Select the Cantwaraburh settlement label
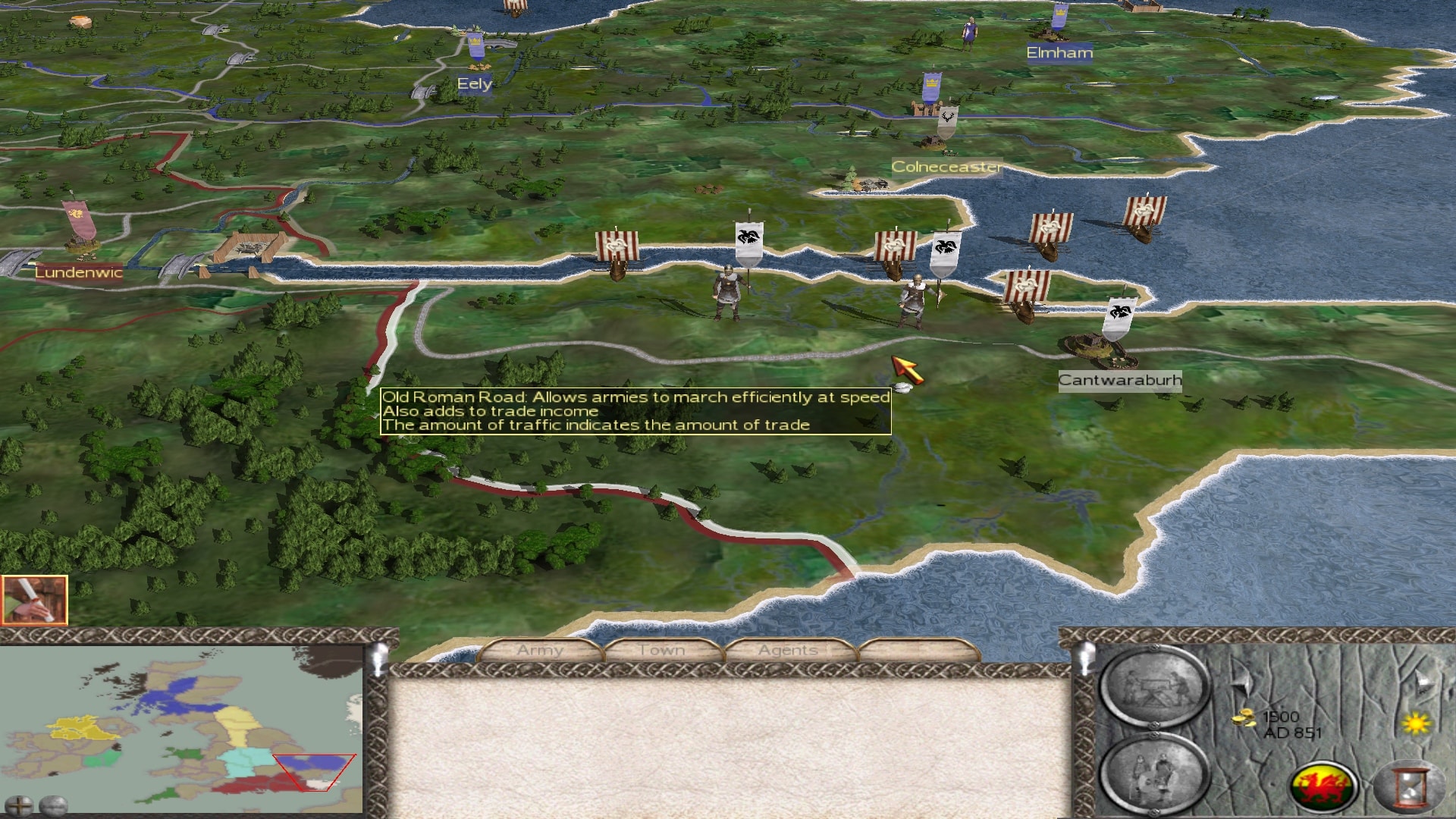Screen dimensions: 1456x819 coord(1119,381)
